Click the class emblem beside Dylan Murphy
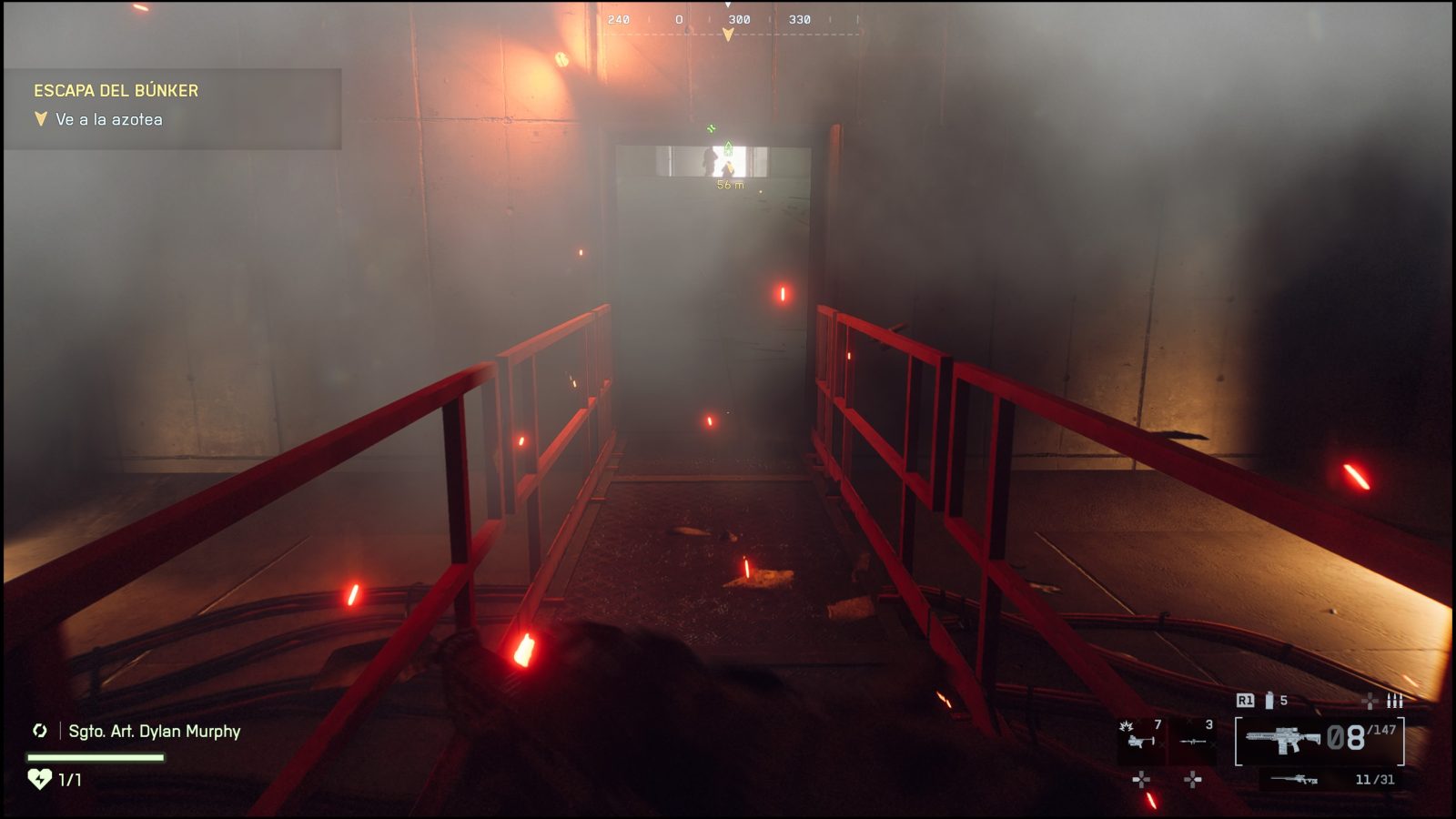Viewport: 1456px width, 819px height. 40,731
